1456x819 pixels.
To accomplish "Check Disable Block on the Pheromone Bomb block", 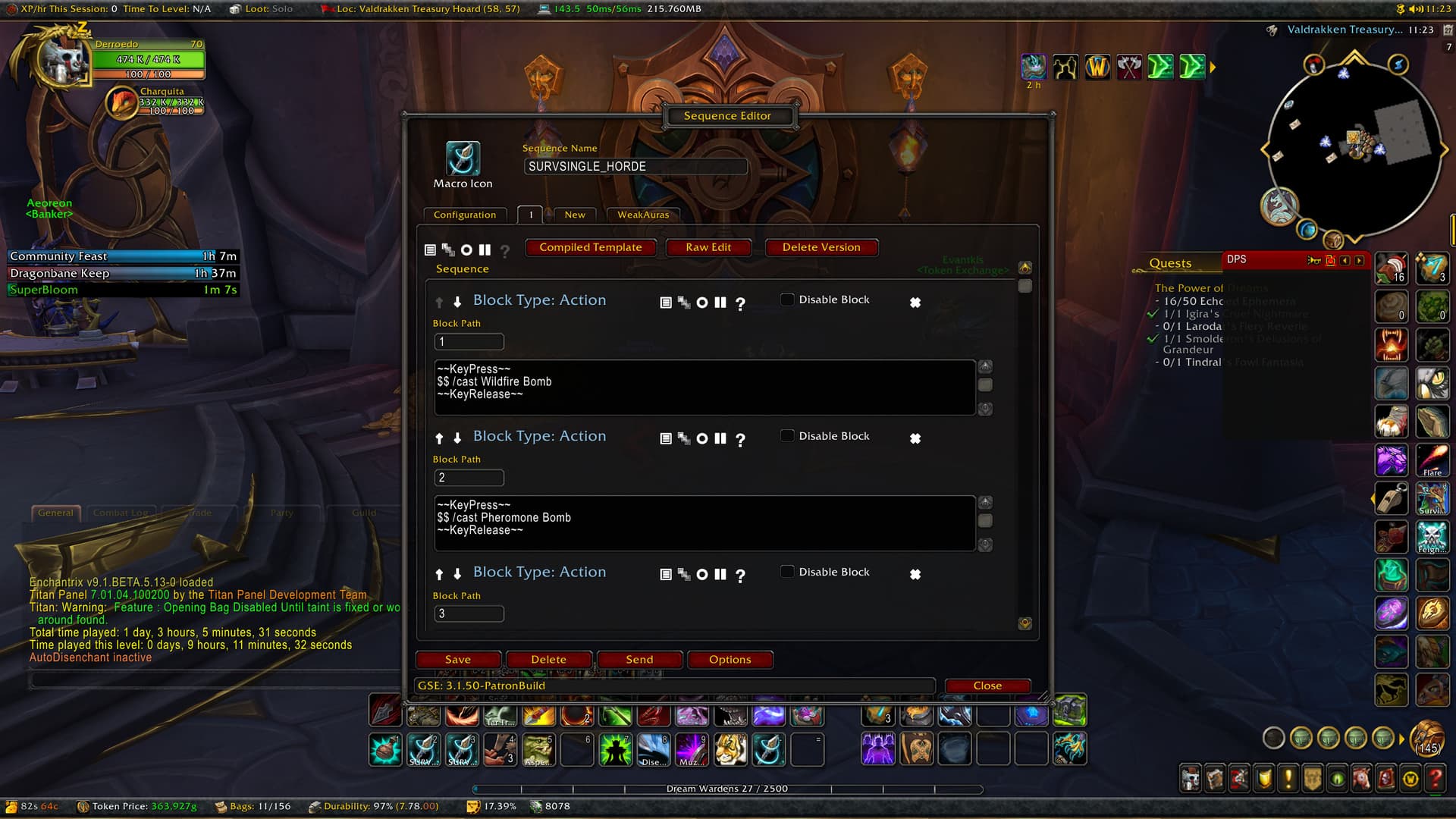I will tap(788, 436).
